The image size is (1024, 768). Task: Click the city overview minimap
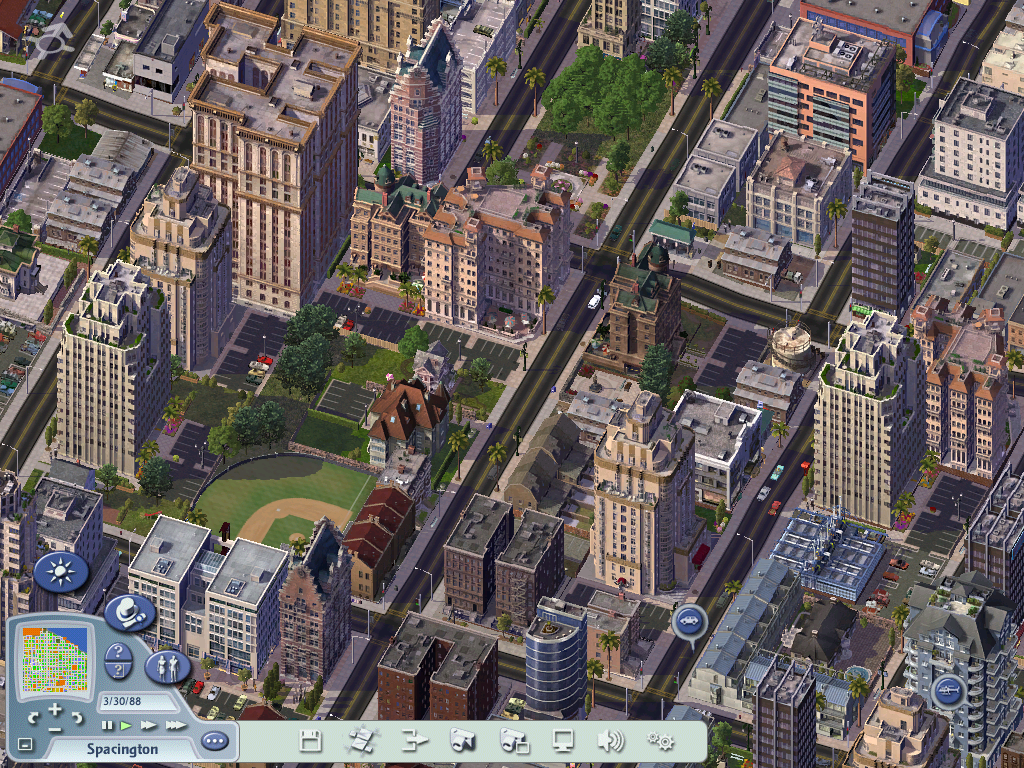point(55,660)
